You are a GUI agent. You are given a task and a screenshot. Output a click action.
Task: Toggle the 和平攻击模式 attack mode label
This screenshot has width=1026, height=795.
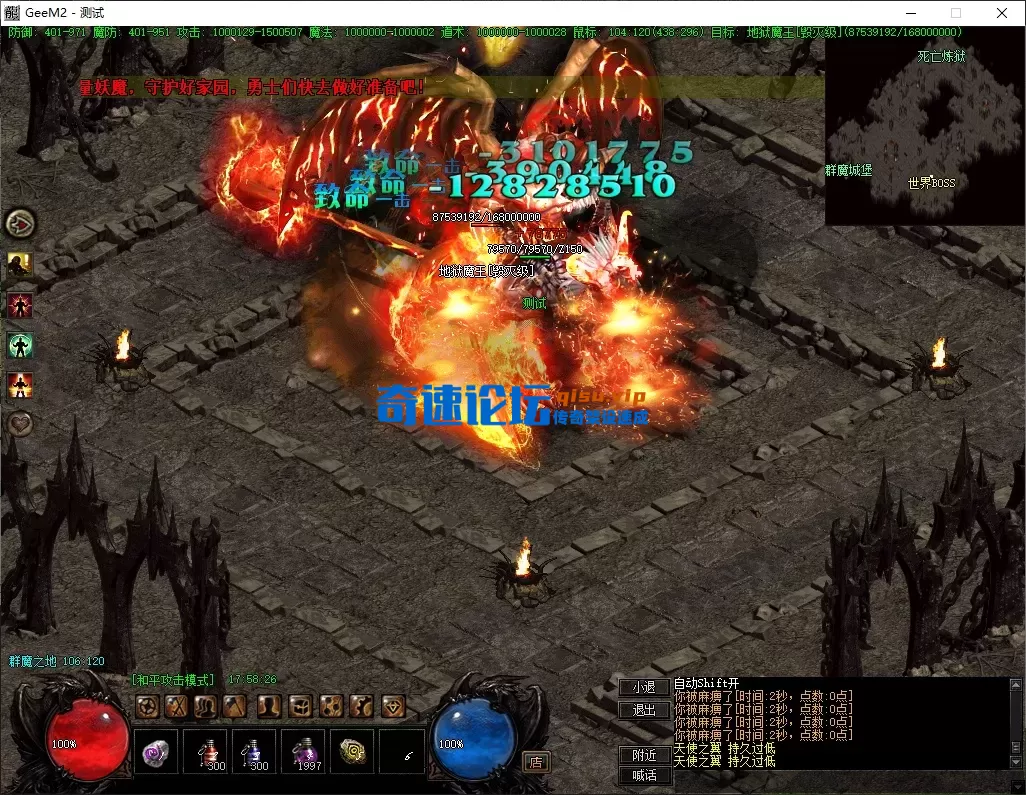coord(174,679)
